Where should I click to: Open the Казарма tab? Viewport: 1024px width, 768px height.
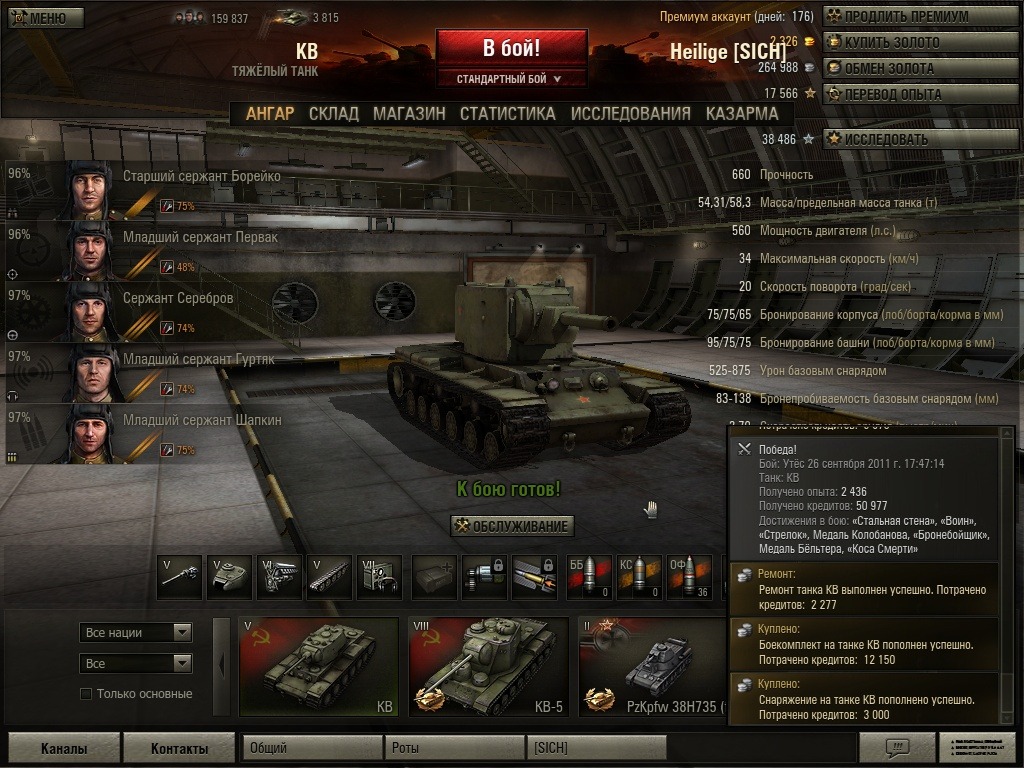coord(741,114)
